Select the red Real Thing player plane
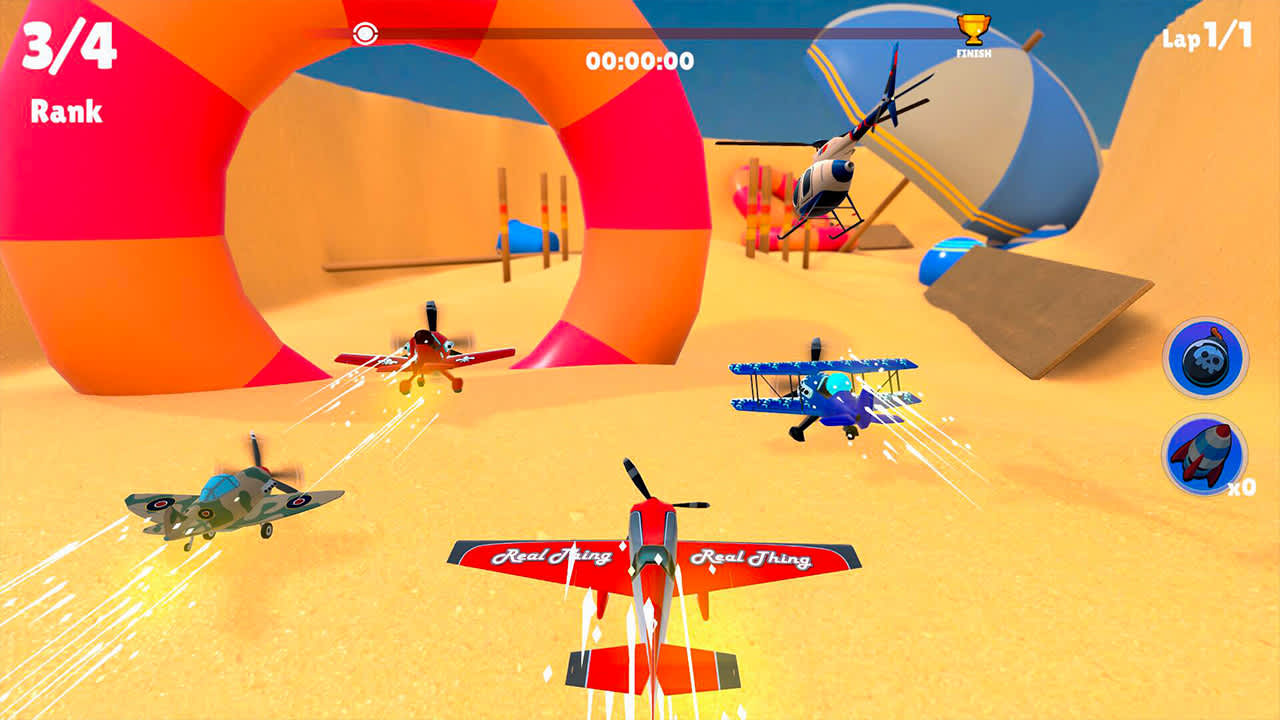 (x=650, y=560)
